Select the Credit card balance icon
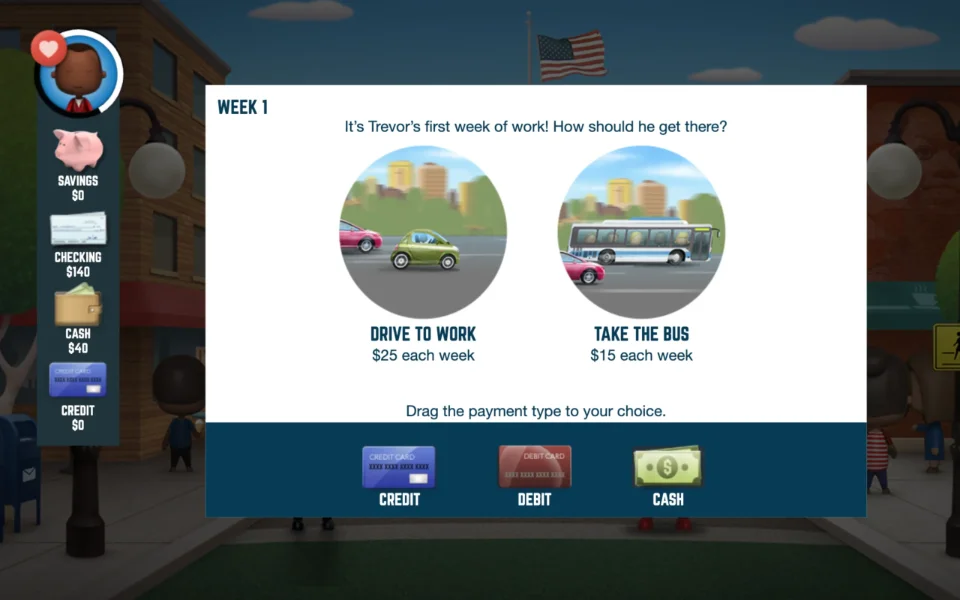This screenshot has width=960, height=600. click(78, 381)
